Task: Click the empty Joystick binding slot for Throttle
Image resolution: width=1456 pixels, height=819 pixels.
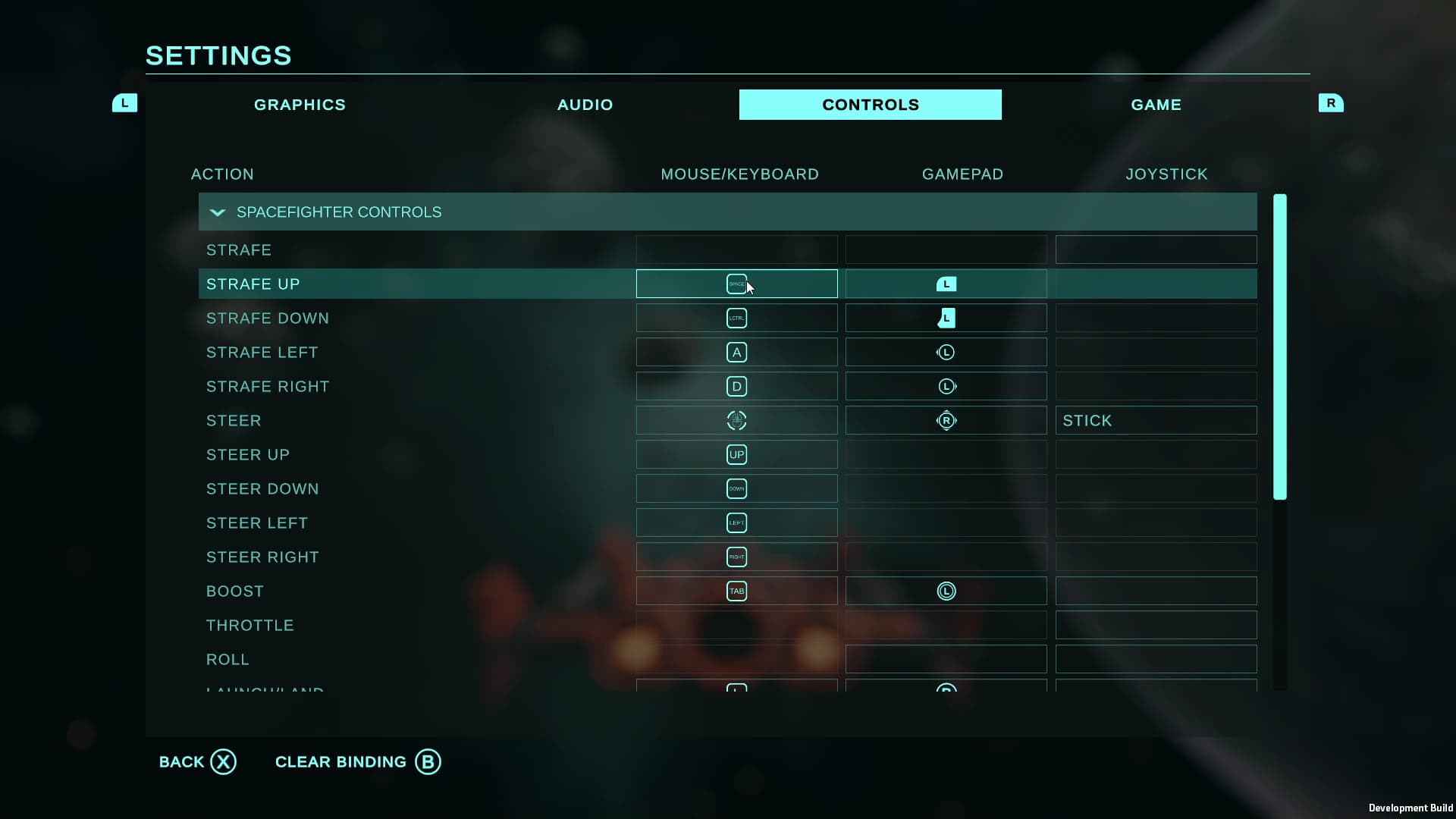Action: point(1155,625)
